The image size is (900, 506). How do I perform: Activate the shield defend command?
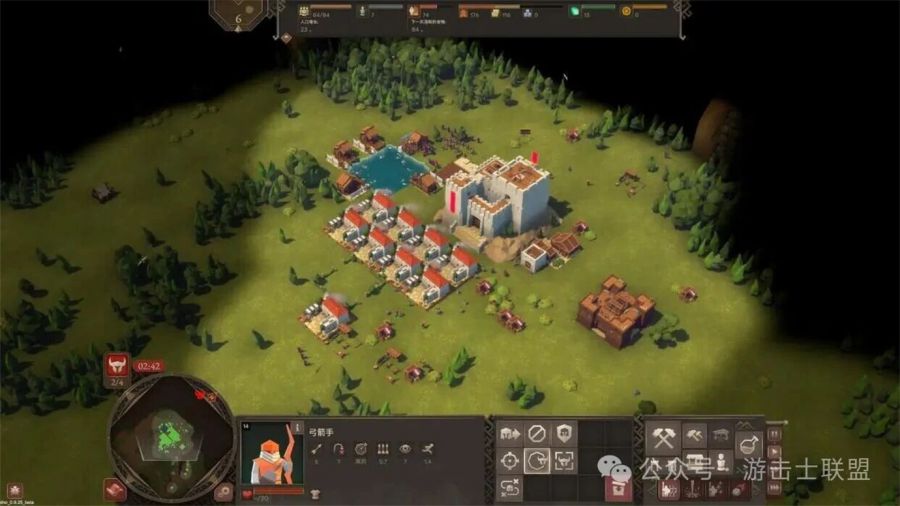565,434
